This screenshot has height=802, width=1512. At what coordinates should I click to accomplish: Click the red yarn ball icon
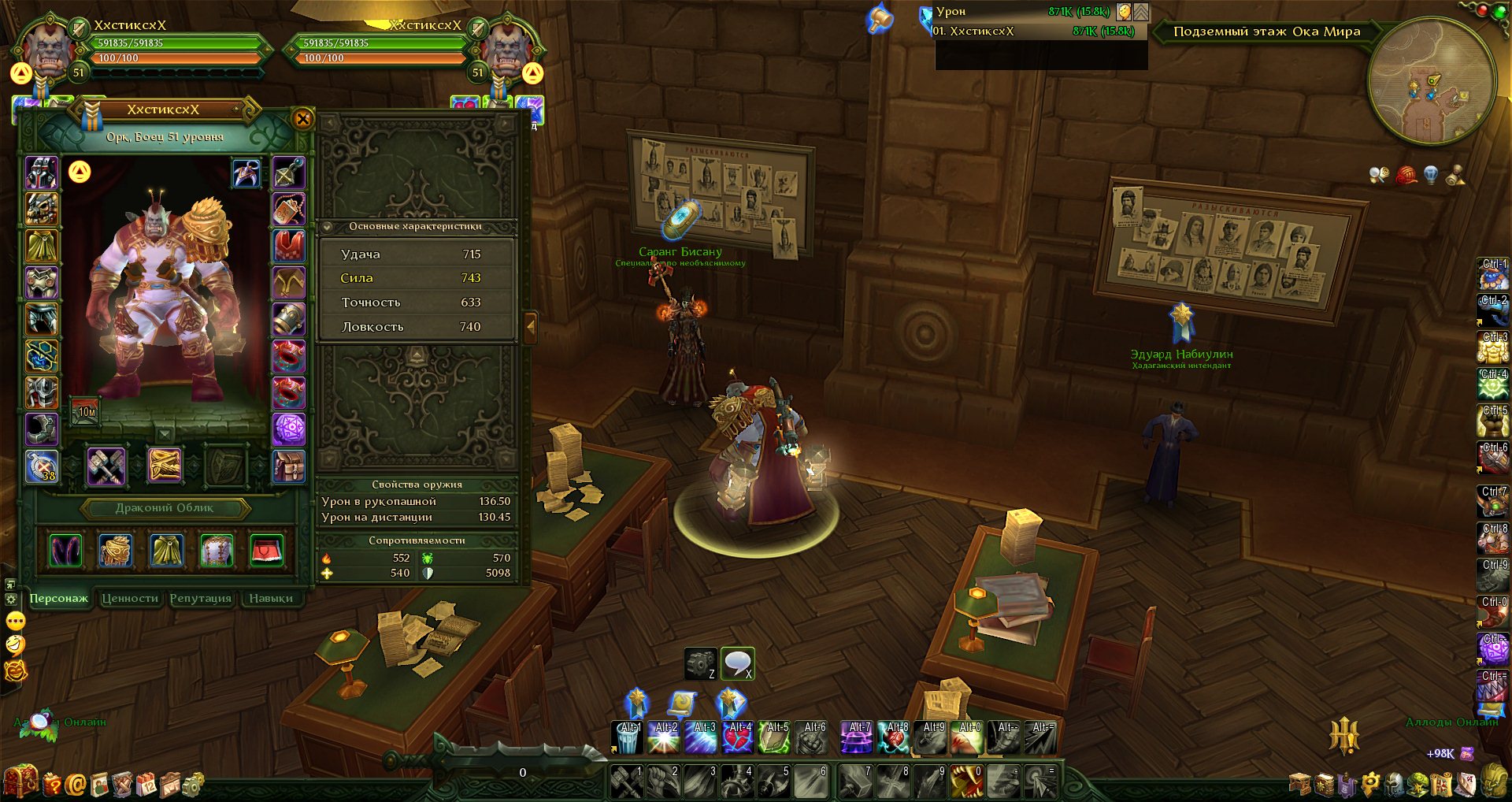click(x=1406, y=175)
